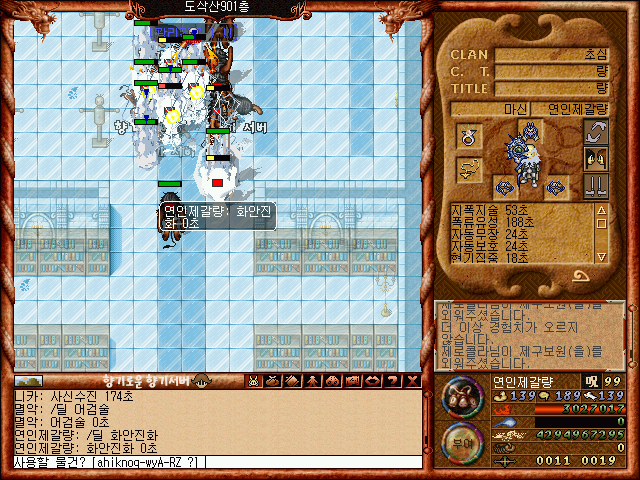Select the equipped ring slot
Screen dimensions: 640x480
469,135
